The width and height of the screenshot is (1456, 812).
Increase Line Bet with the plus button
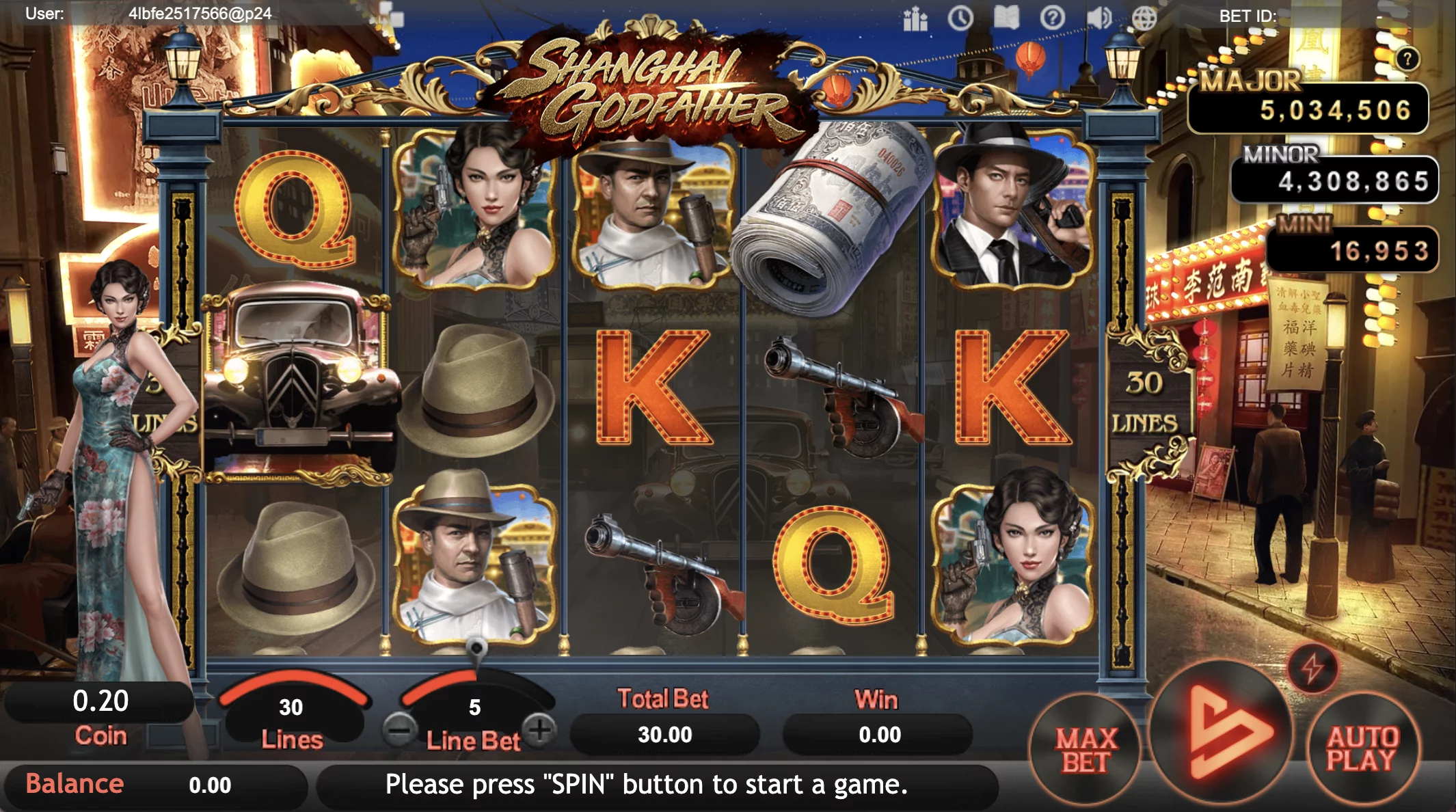pos(541,730)
